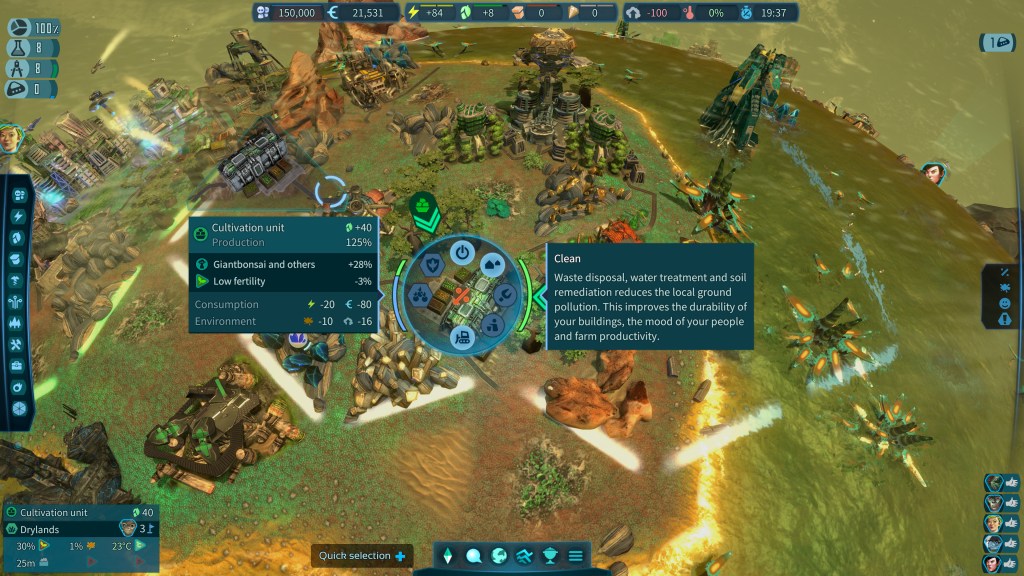1024x576 pixels.
Task: Select the leaf category in the build sidebar
Action: pyautogui.click(x=18, y=238)
